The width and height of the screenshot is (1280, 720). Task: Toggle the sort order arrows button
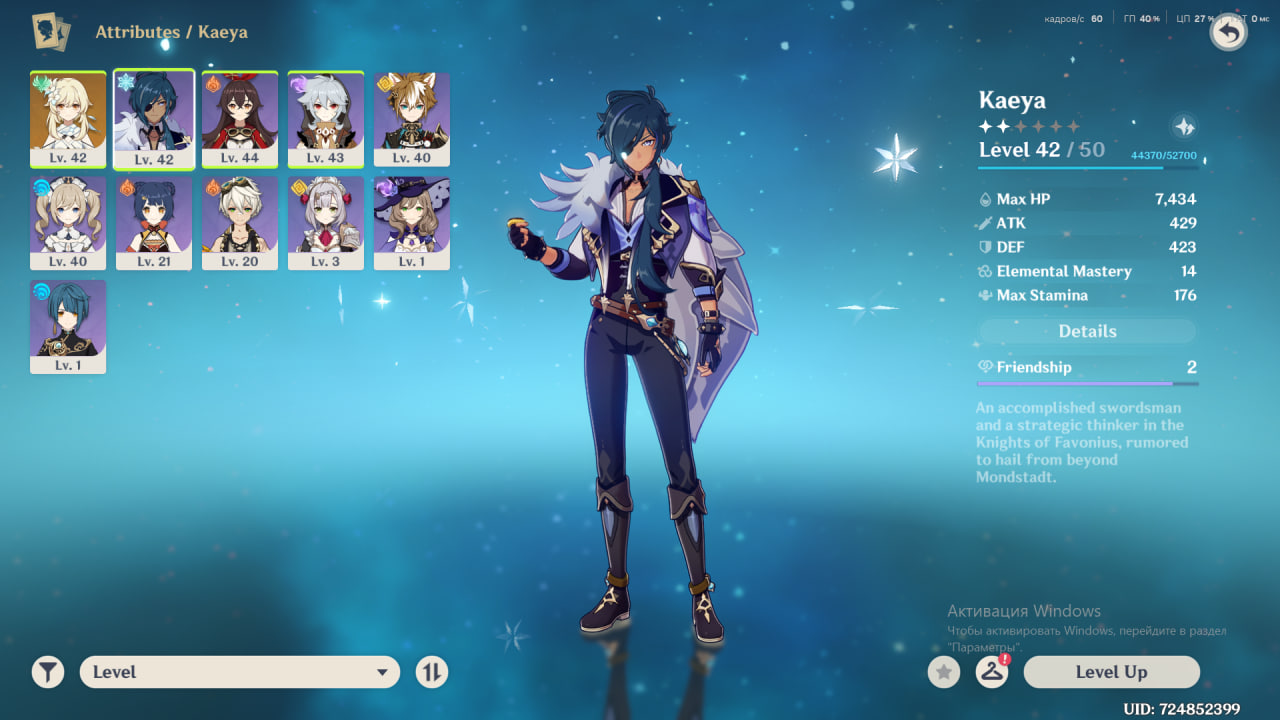pyautogui.click(x=432, y=672)
